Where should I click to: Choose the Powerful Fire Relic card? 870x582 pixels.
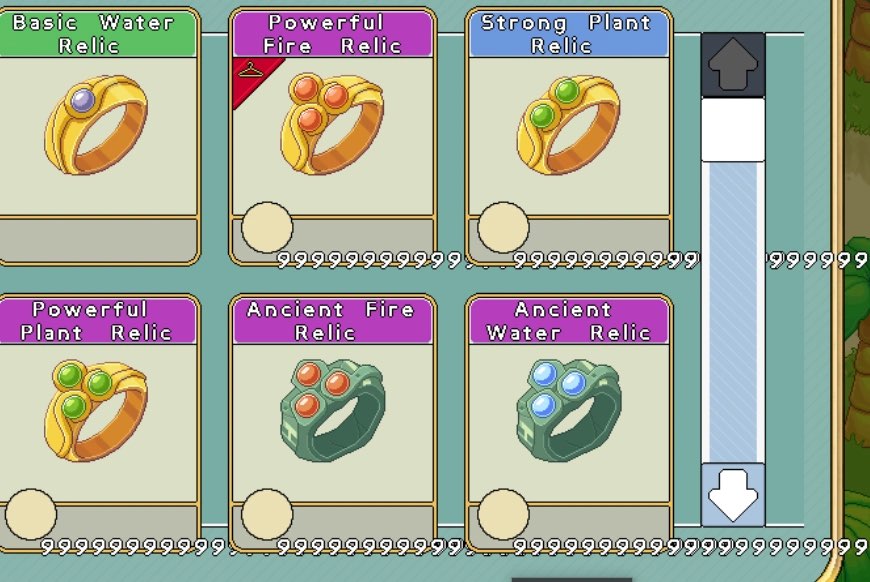coord(333,135)
